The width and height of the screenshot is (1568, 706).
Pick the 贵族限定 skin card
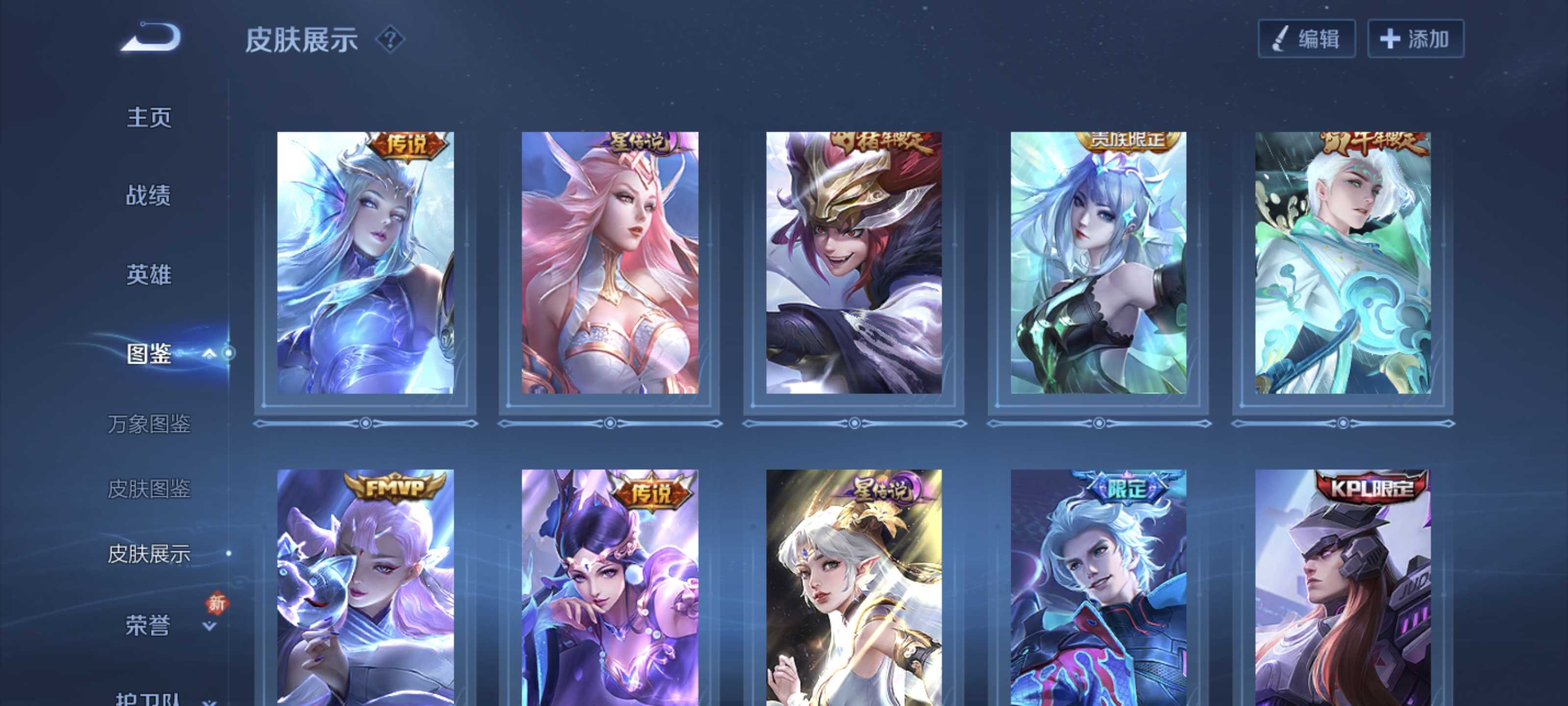point(1099,262)
